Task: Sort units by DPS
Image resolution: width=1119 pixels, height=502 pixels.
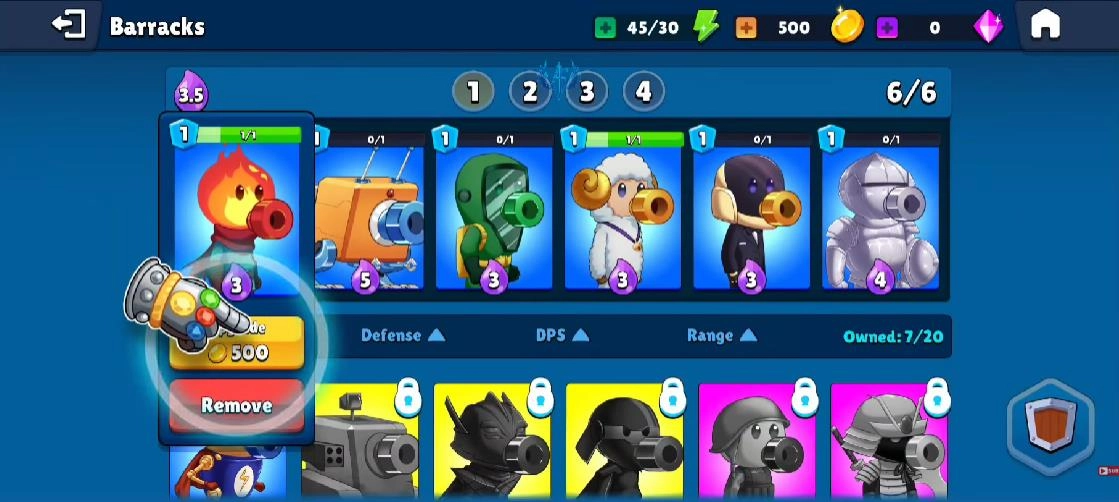Action: click(562, 336)
